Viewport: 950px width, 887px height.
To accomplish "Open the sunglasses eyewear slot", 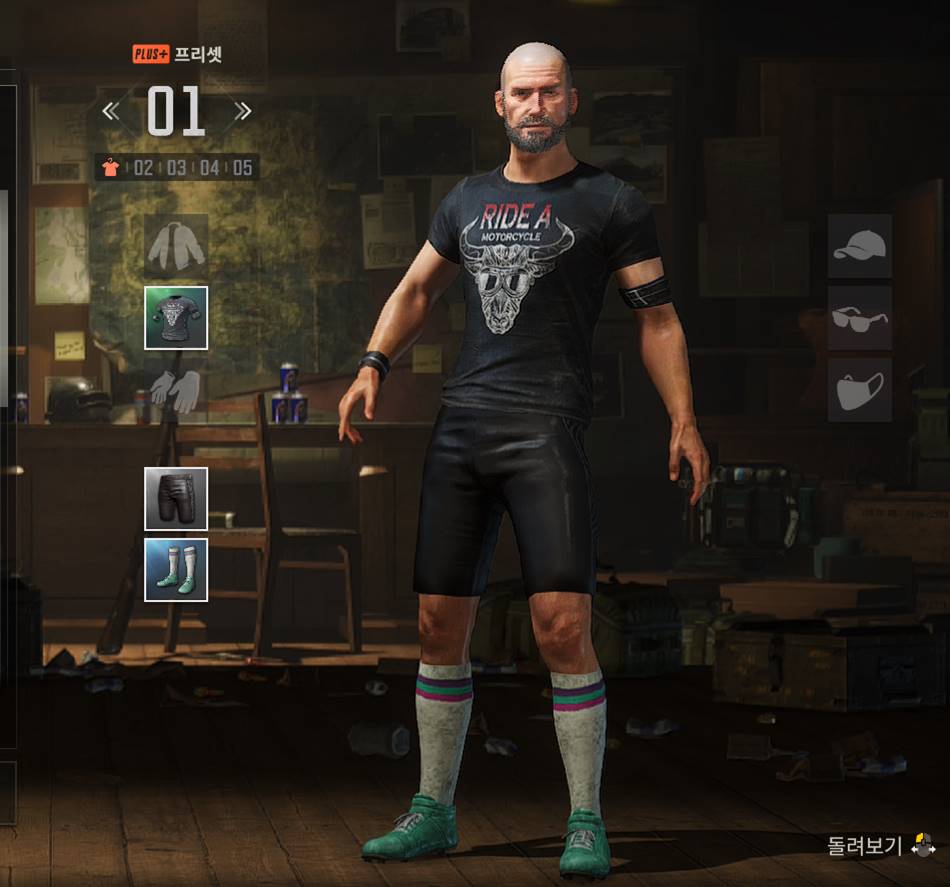I will tap(859, 318).
